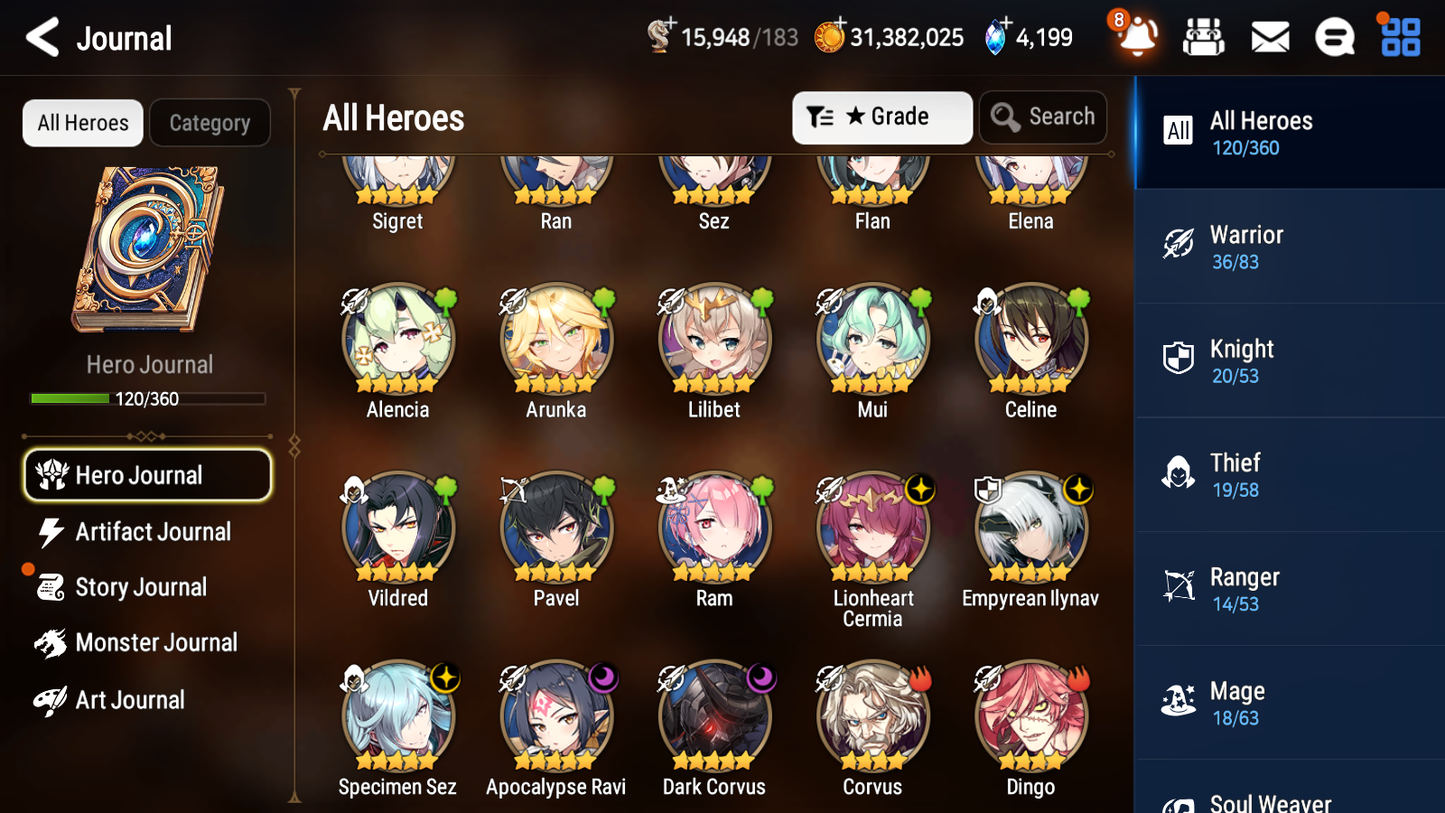Image resolution: width=1445 pixels, height=813 pixels.
Task: Open the mail inbox icon
Action: [1269, 36]
